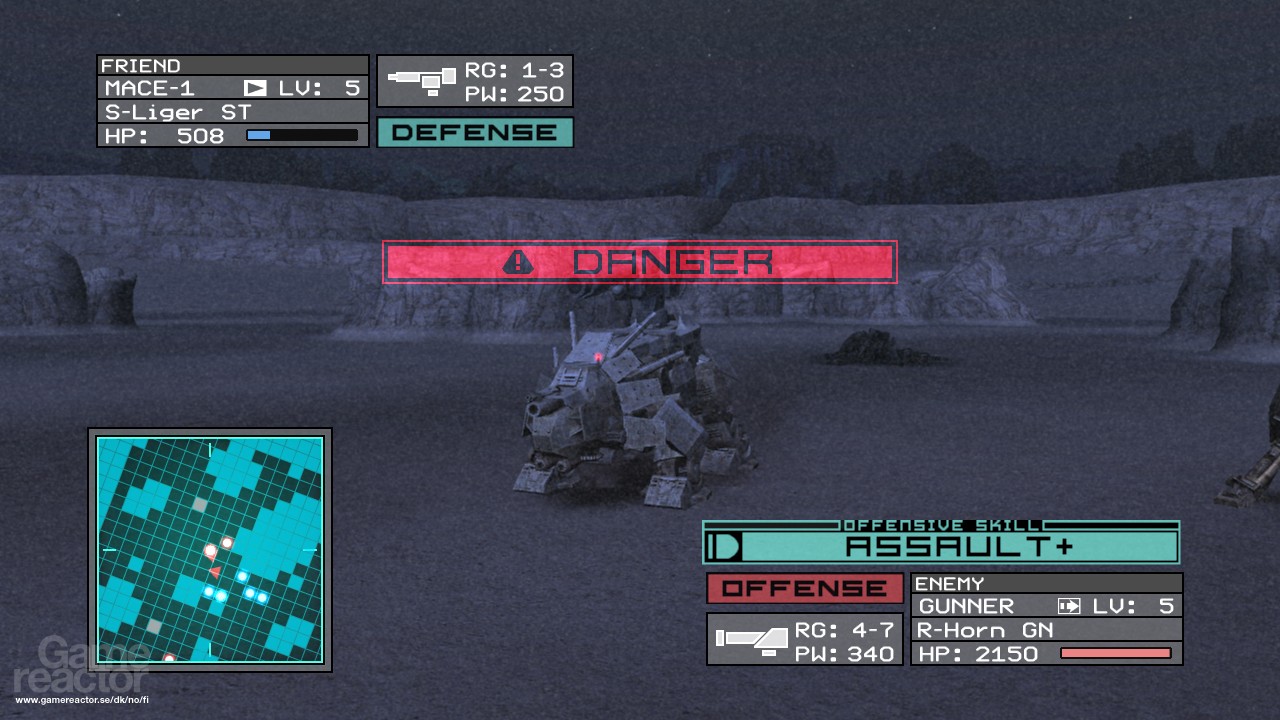Screen dimensions: 1280x720
Task: Click the warning triangle in the DANGER banner
Action: pyautogui.click(x=515, y=261)
